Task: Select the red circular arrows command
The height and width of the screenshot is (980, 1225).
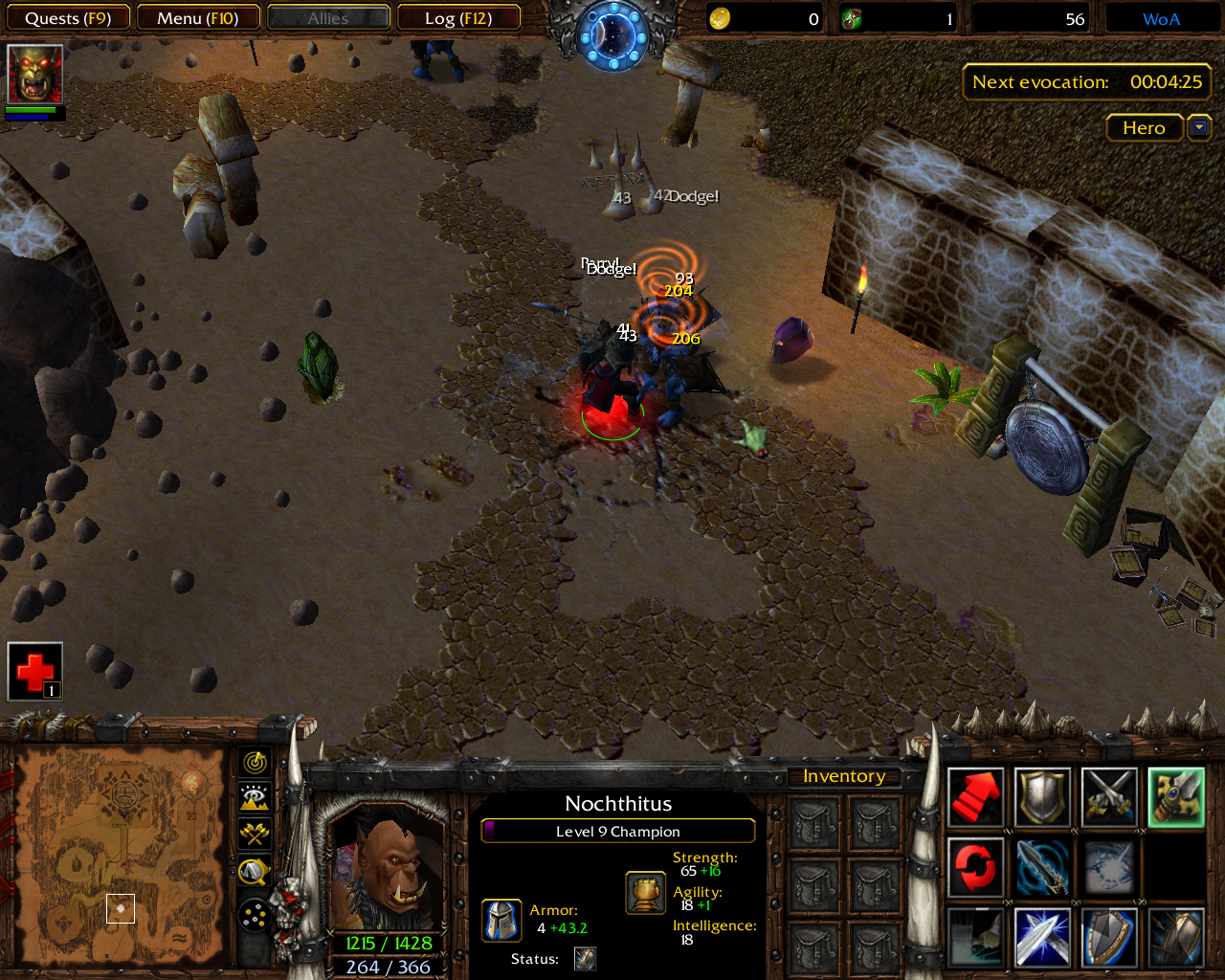Action: pos(975,867)
